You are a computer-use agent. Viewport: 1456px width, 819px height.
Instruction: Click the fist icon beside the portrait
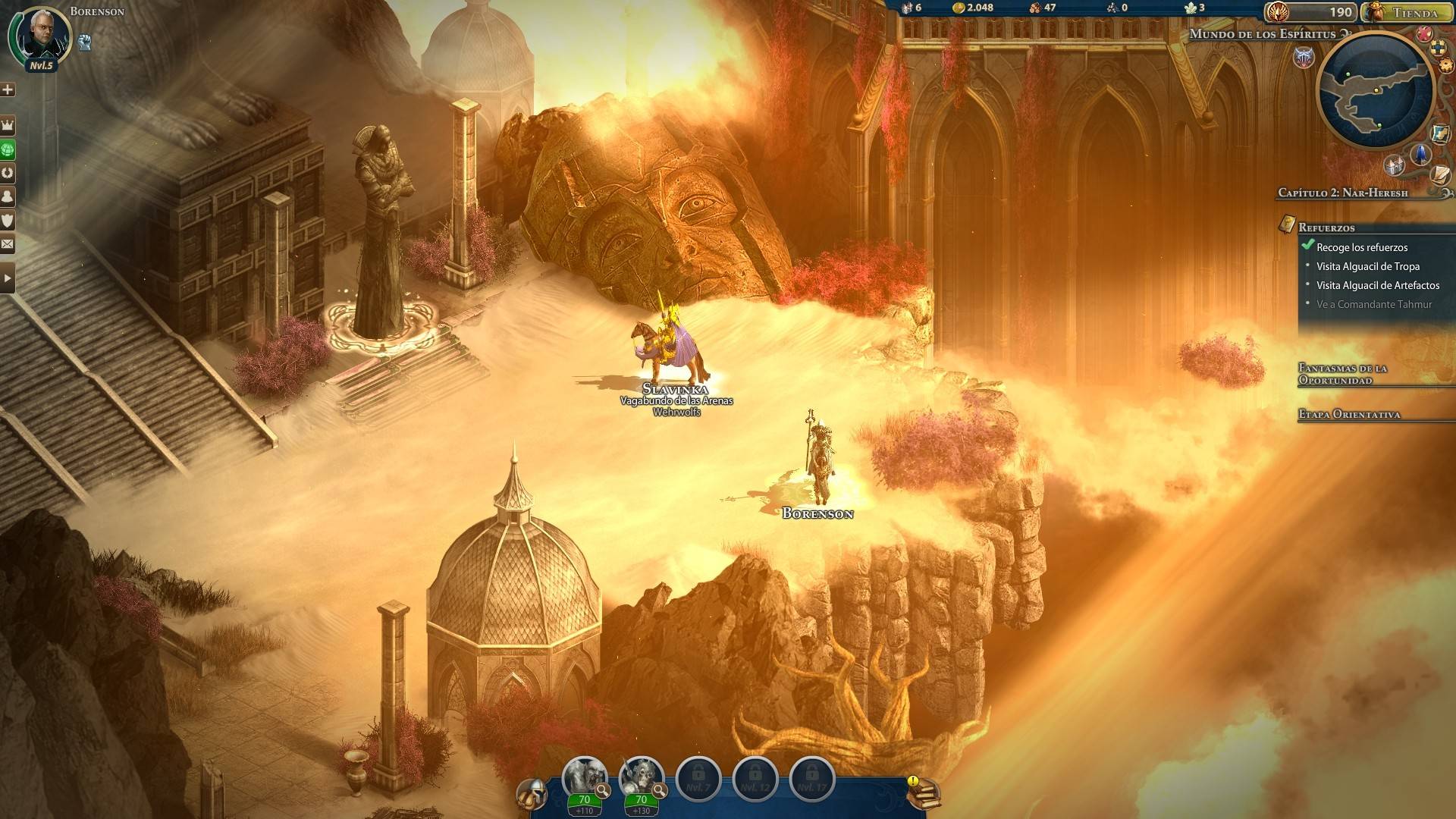coord(84,42)
